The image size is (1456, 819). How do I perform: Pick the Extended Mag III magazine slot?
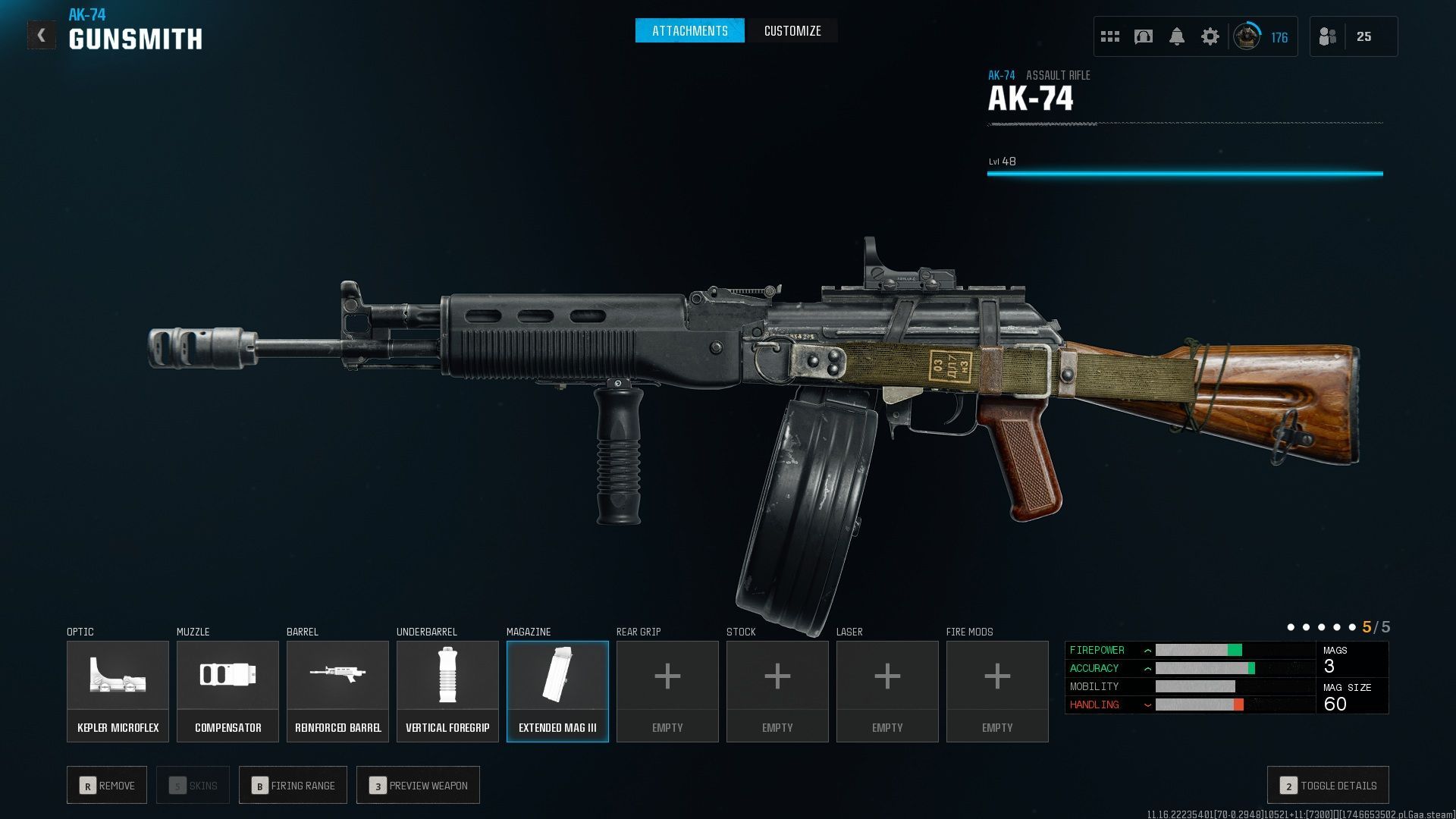[557, 691]
